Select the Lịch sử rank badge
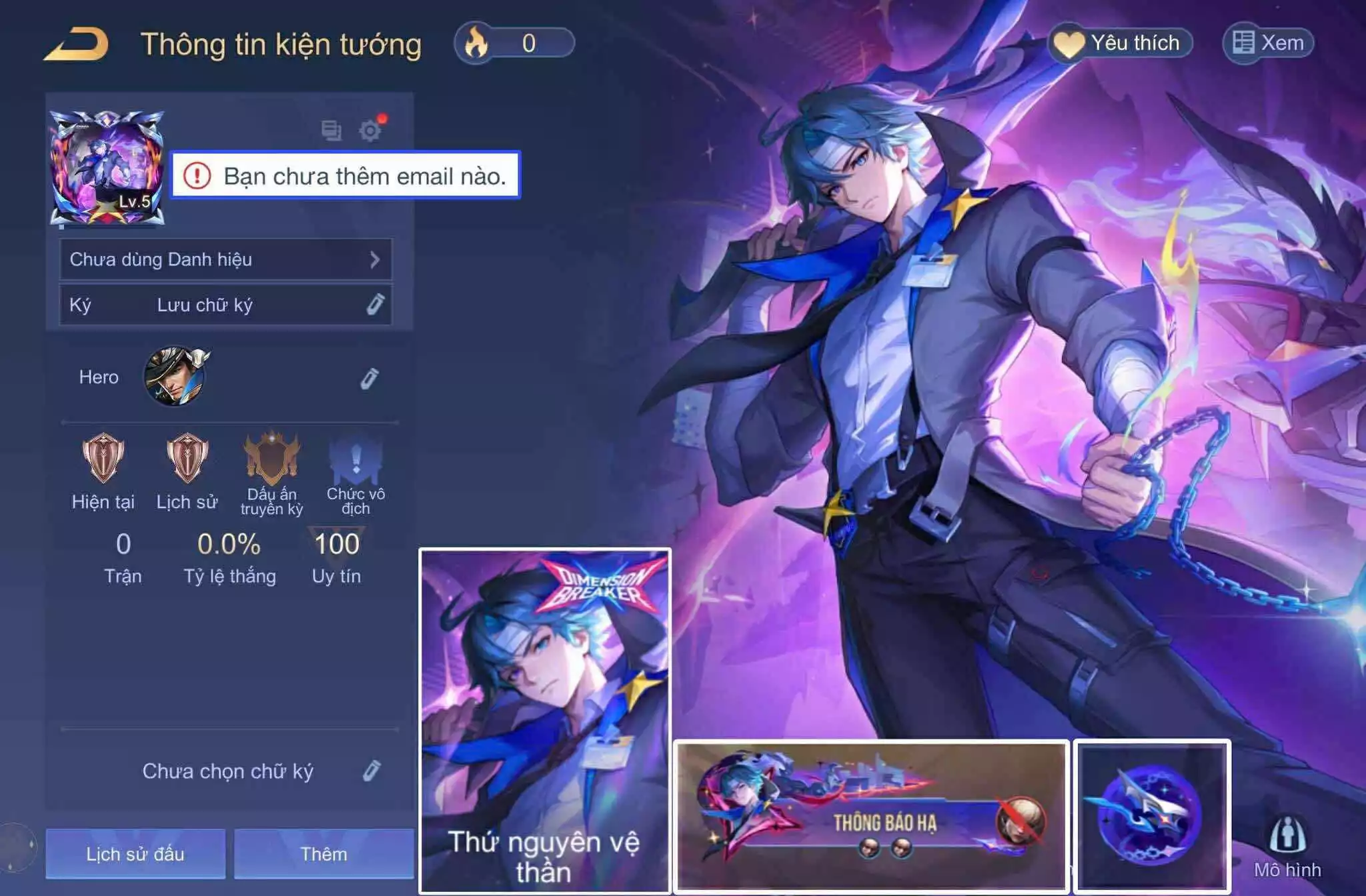 (187, 459)
